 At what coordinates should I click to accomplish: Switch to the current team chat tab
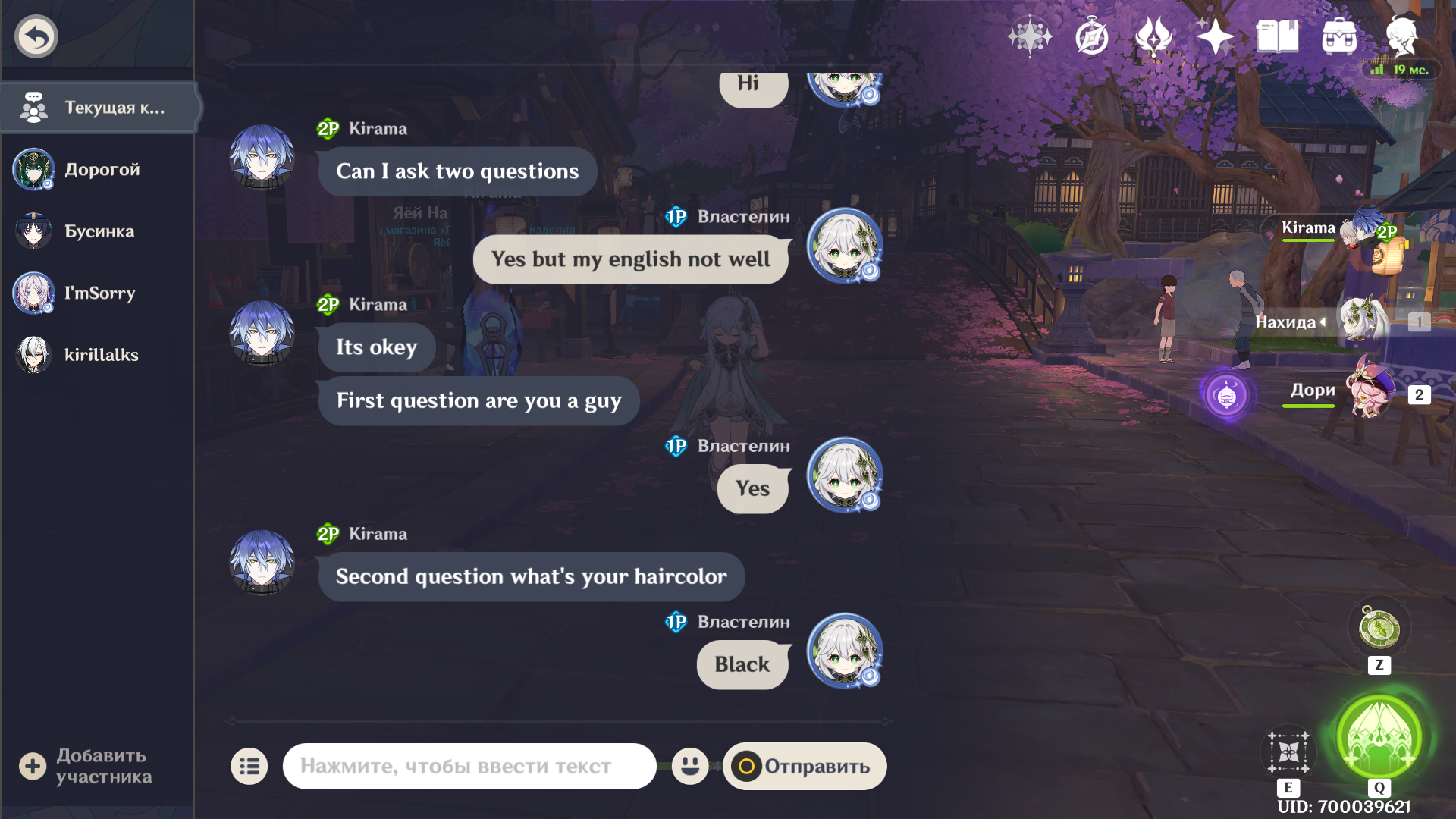[x=99, y=108]
